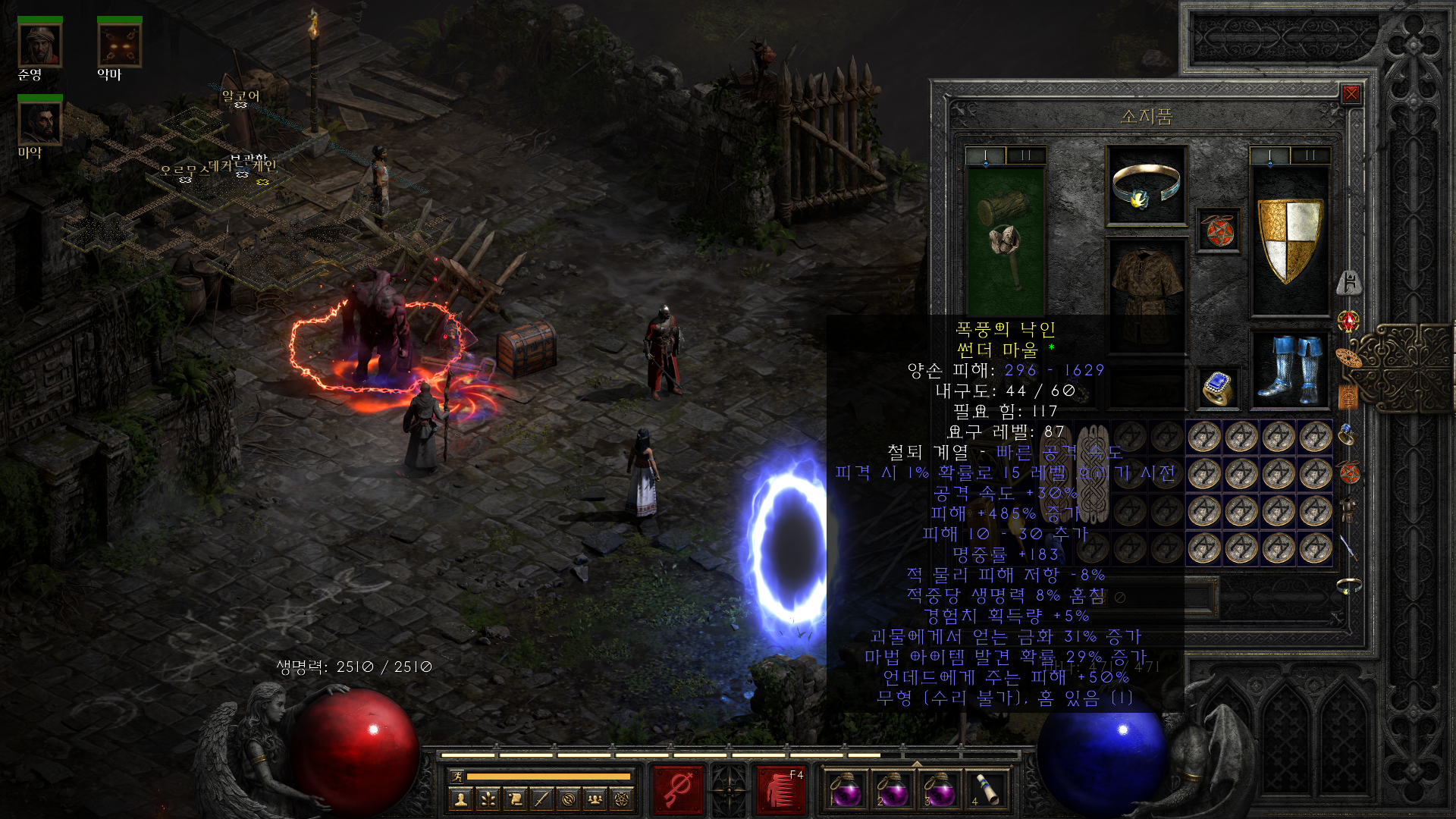Click the 마악 mercenary portrait

(39, 123)
